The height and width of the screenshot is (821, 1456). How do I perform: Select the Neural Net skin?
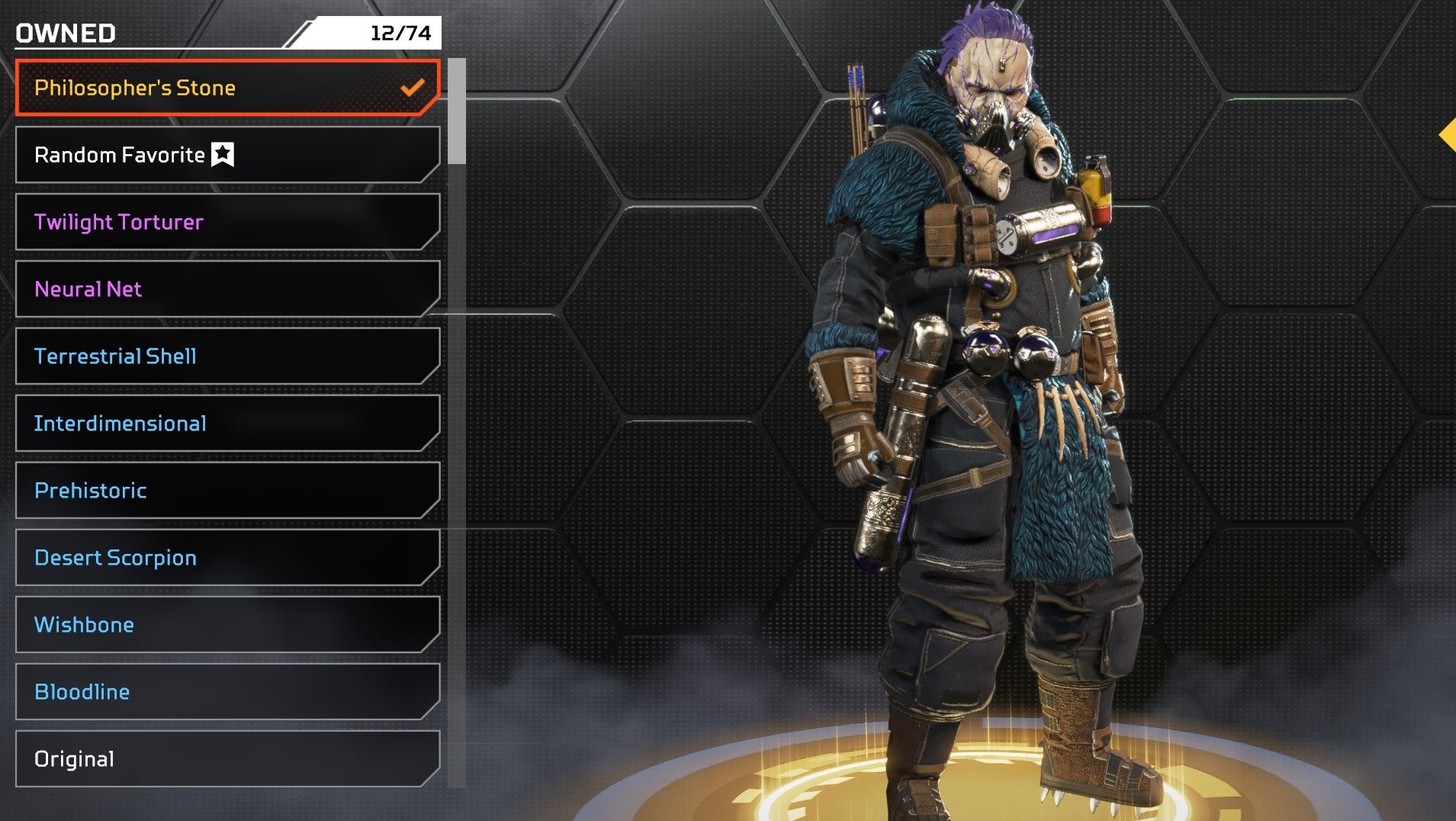point(227,289)
